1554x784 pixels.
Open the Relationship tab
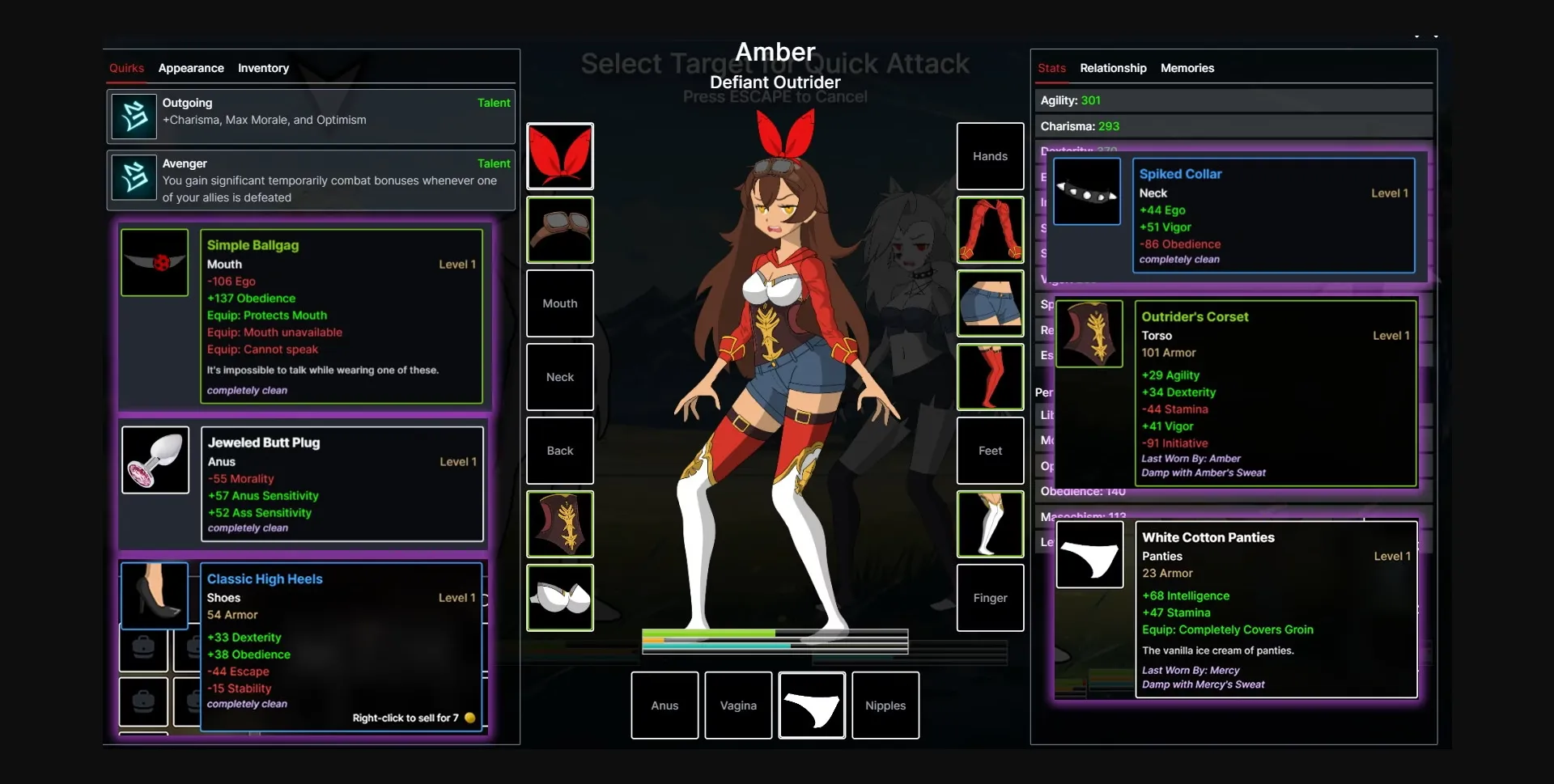pos(1113,68)
